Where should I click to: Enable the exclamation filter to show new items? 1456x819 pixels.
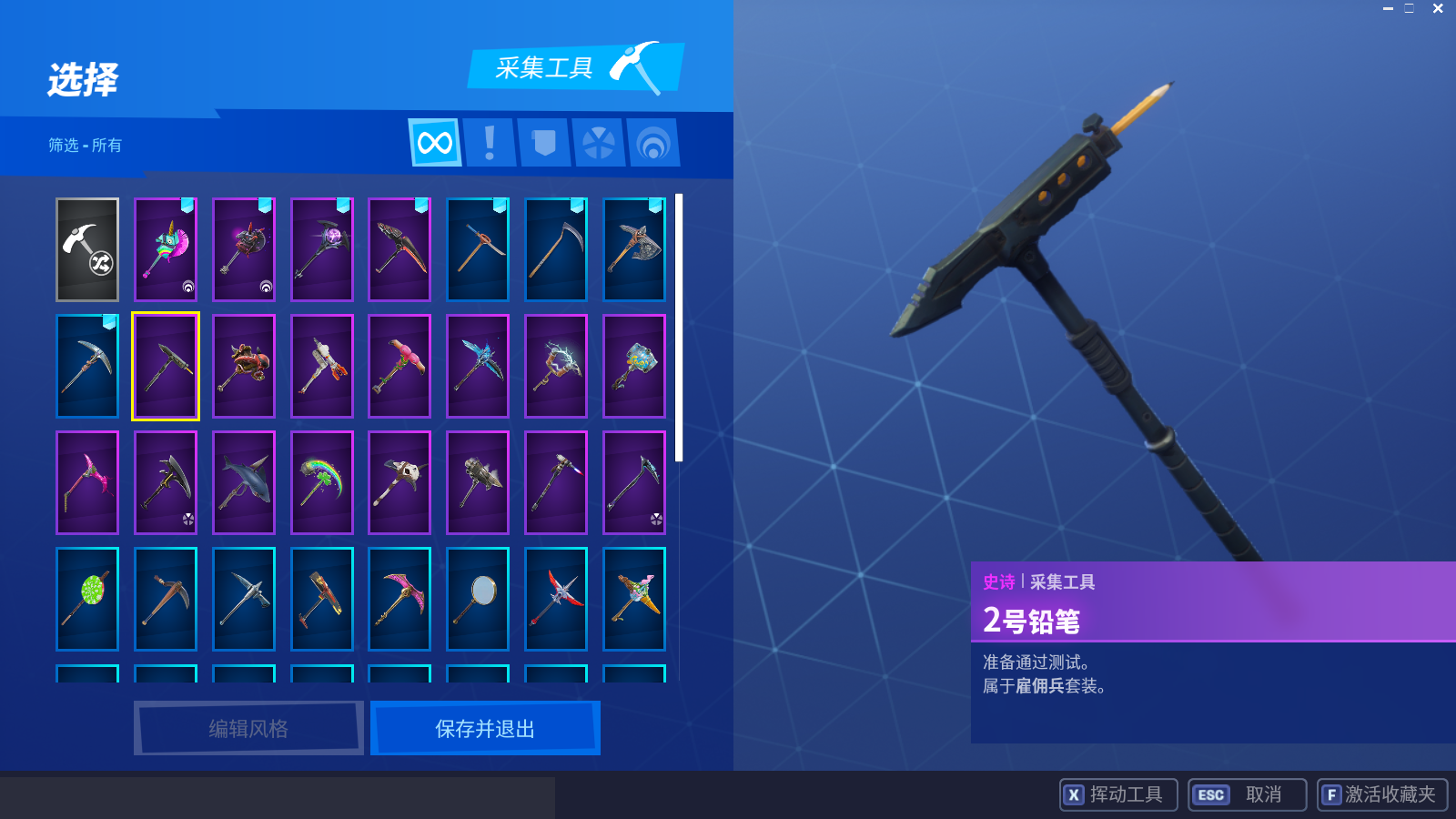pos(489,143)
